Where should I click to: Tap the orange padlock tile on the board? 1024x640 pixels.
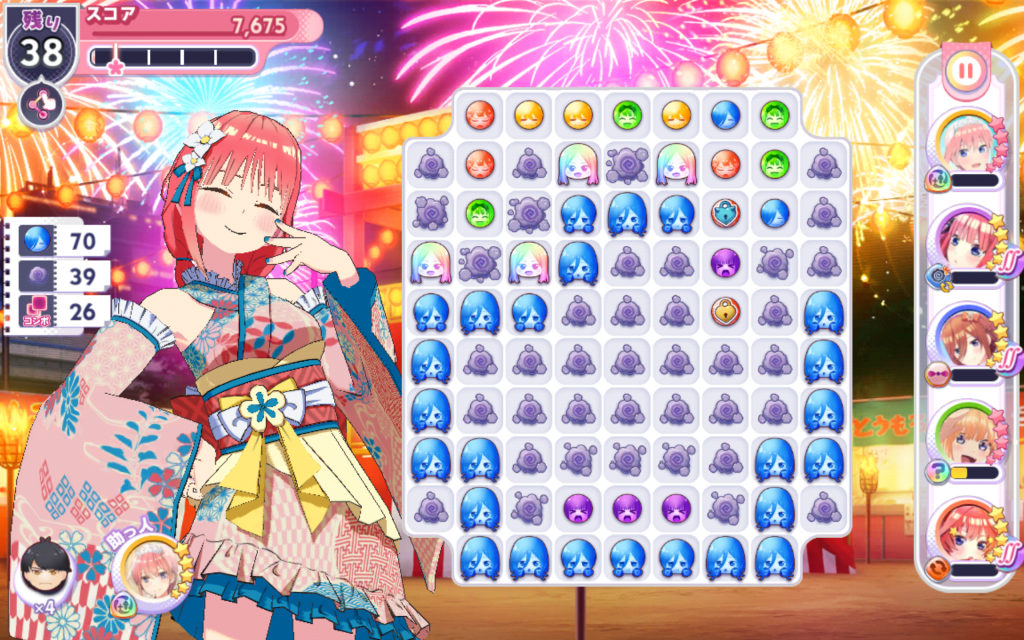(x=725, y=311)
